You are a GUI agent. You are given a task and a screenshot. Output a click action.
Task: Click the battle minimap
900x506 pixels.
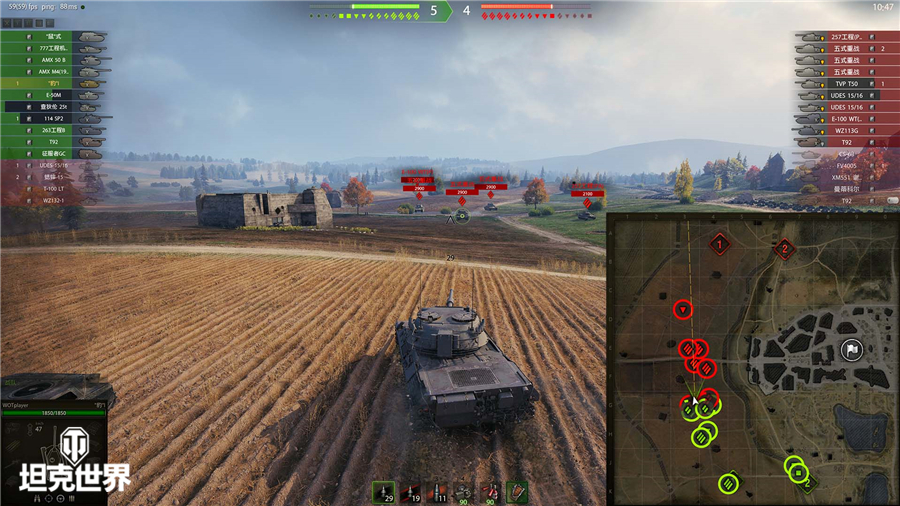(753, 358)
